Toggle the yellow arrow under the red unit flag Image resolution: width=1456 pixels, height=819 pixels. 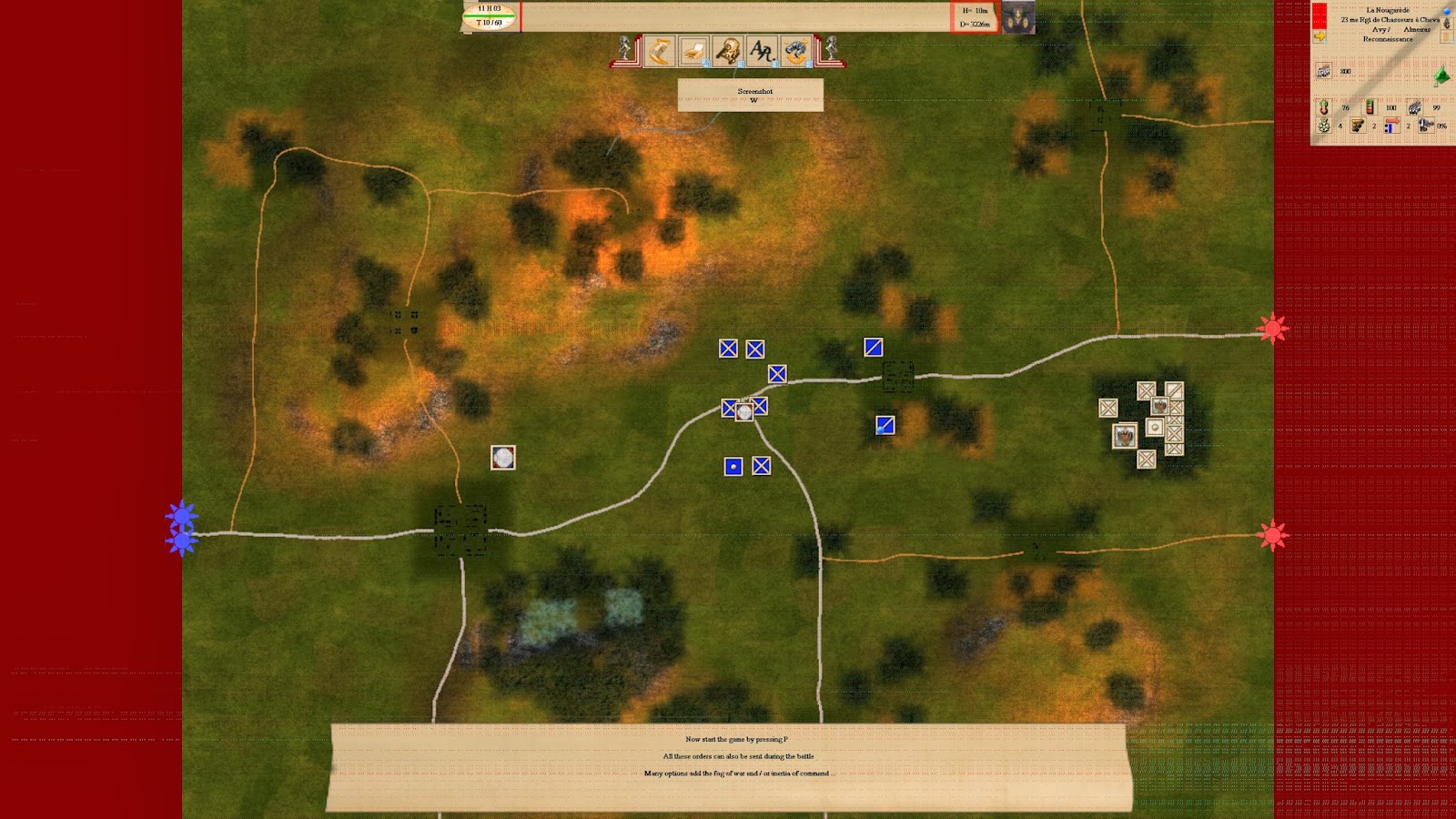1320,35
